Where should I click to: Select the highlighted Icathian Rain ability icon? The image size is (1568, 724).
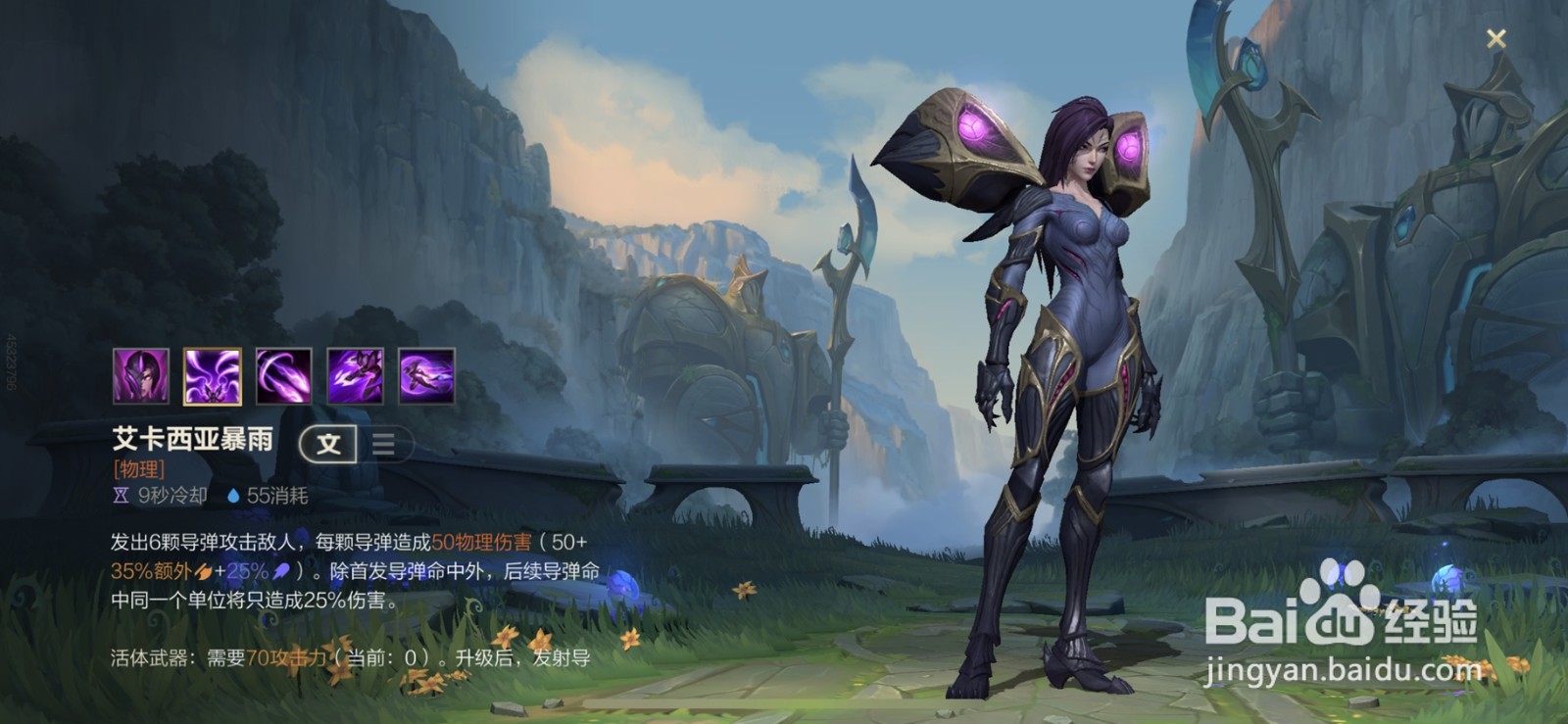tap(212, 376)
